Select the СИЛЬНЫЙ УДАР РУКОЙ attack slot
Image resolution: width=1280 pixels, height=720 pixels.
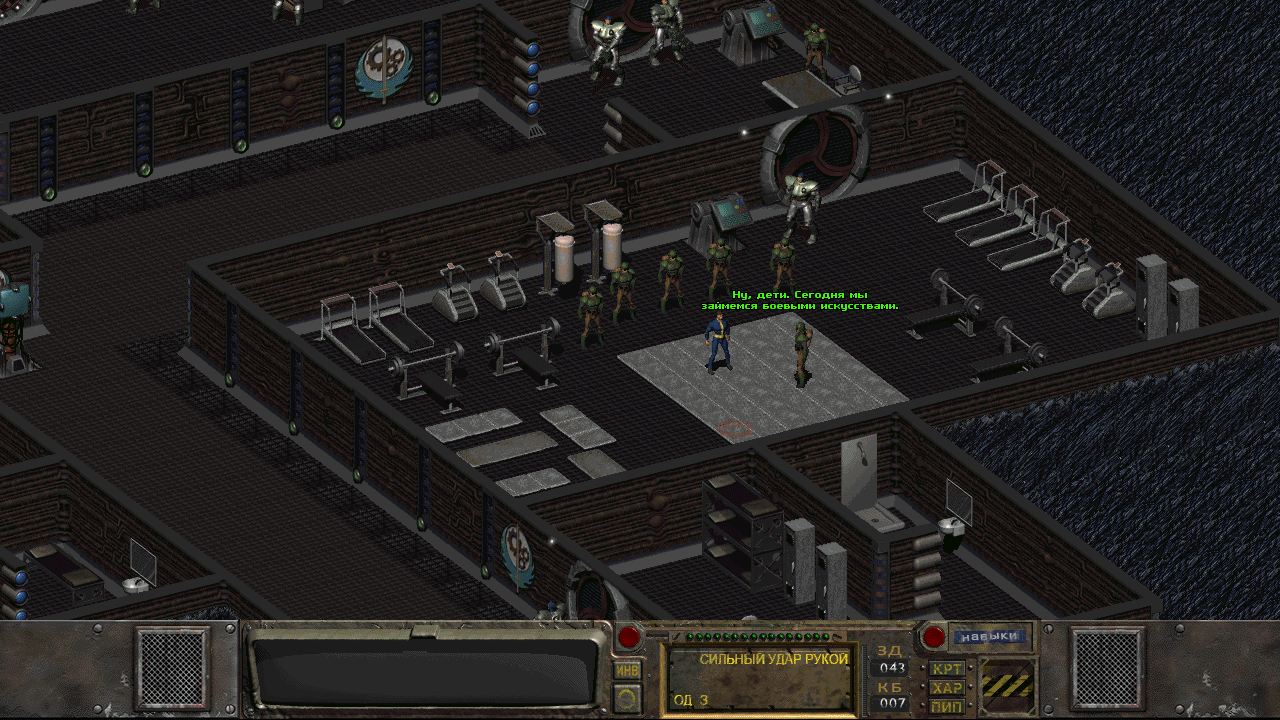pyautogui.click(x=762, y=679)
